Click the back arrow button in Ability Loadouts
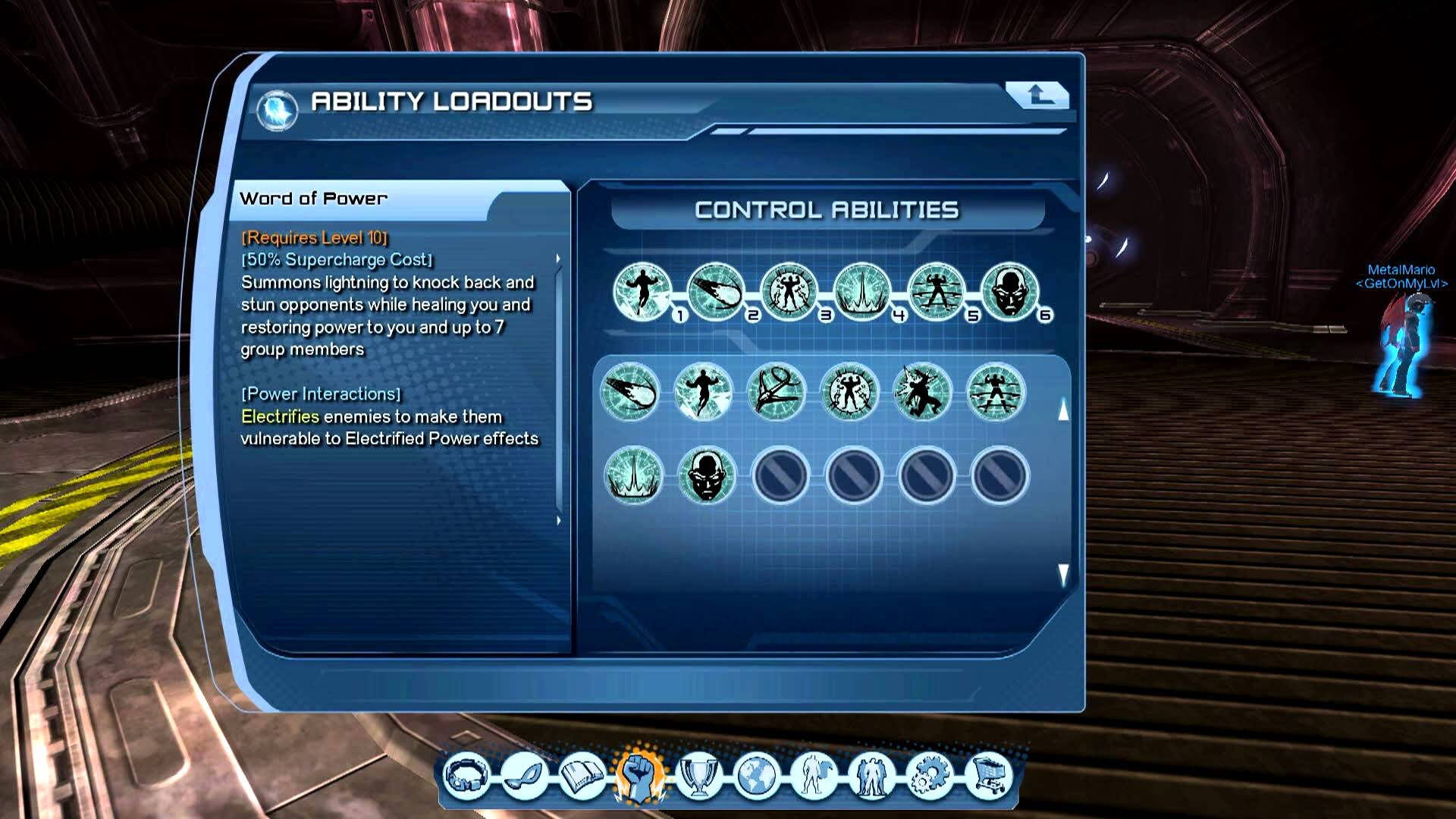The width and height of the screenshot is (1456, 819). (1037, 96)
